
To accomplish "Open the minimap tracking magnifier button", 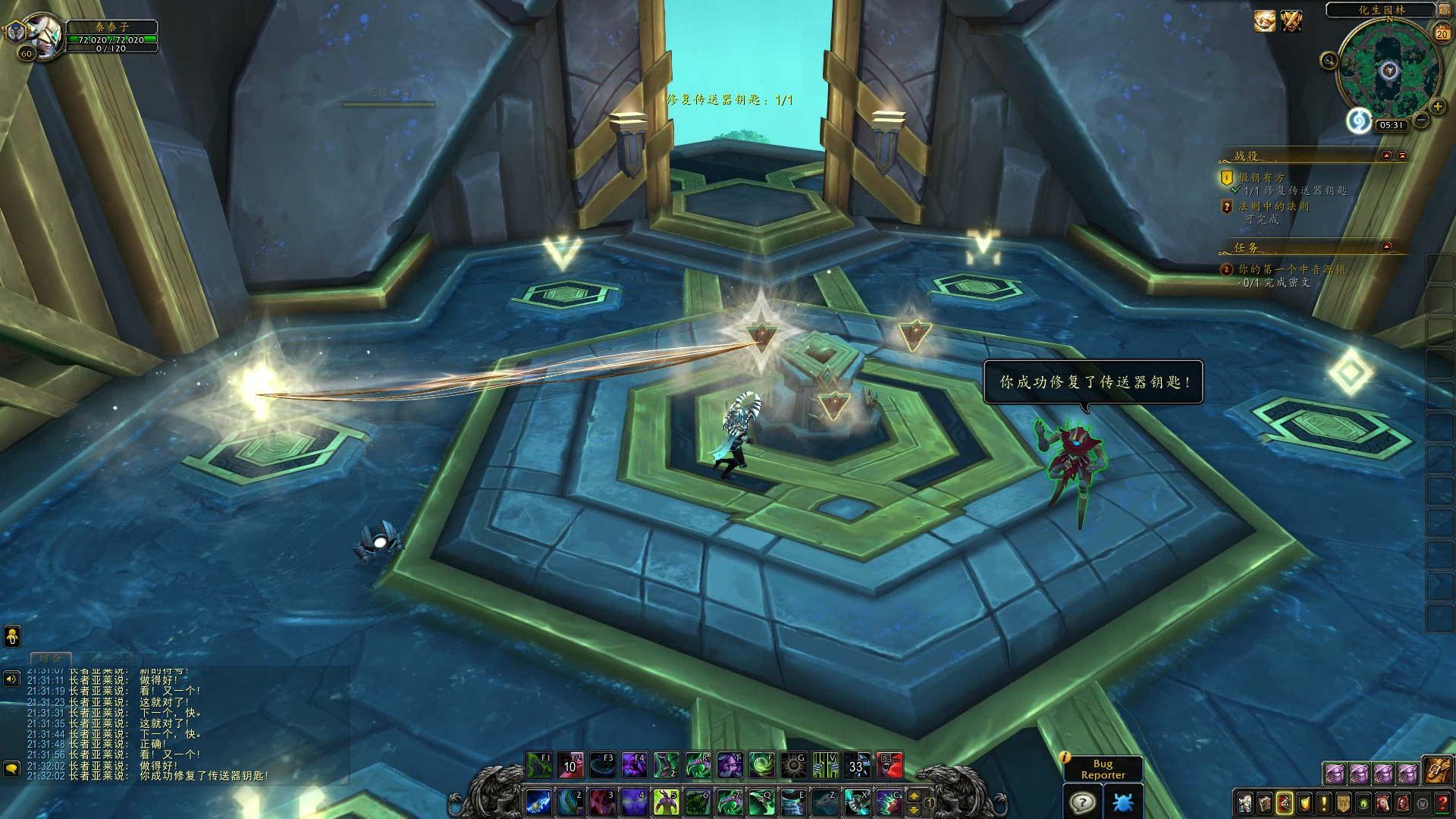I will tap(1329, 61).
